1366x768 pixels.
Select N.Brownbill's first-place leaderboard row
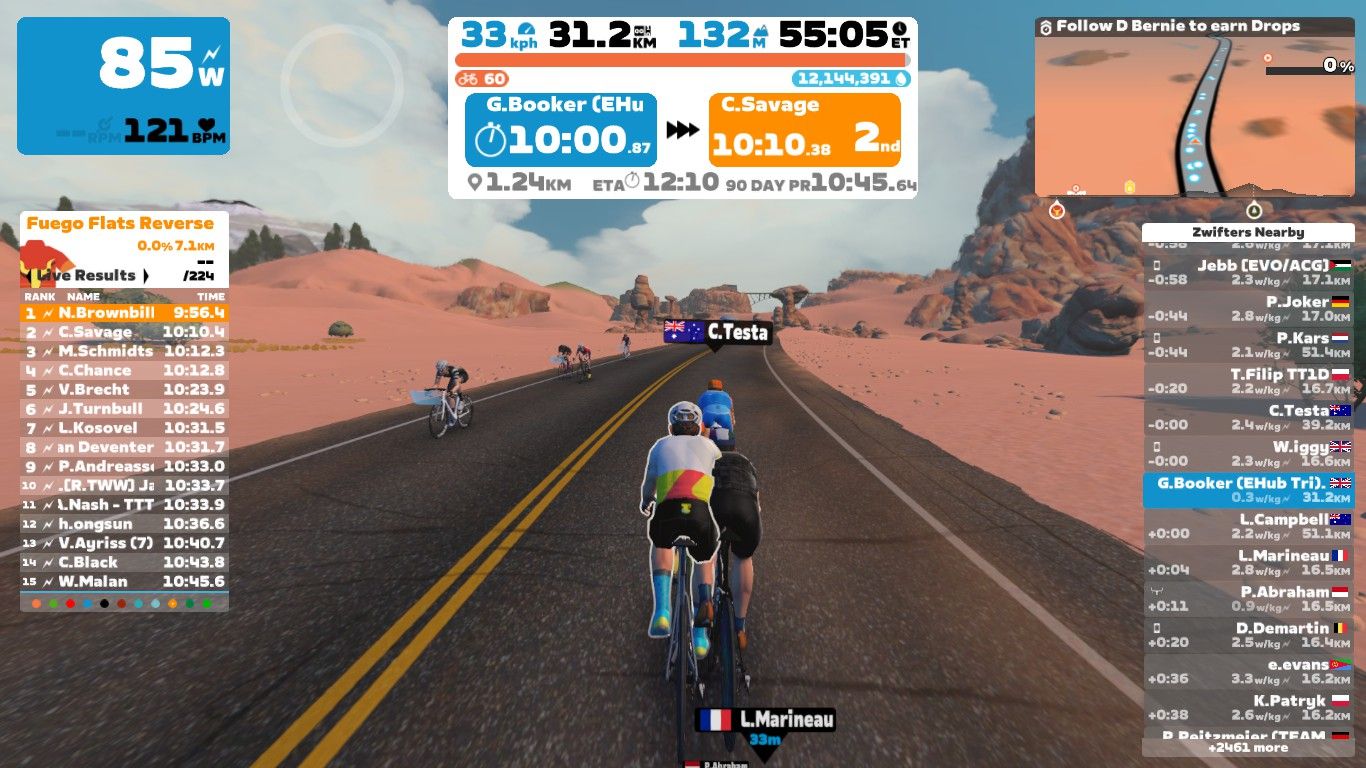[x=124, y=313]
